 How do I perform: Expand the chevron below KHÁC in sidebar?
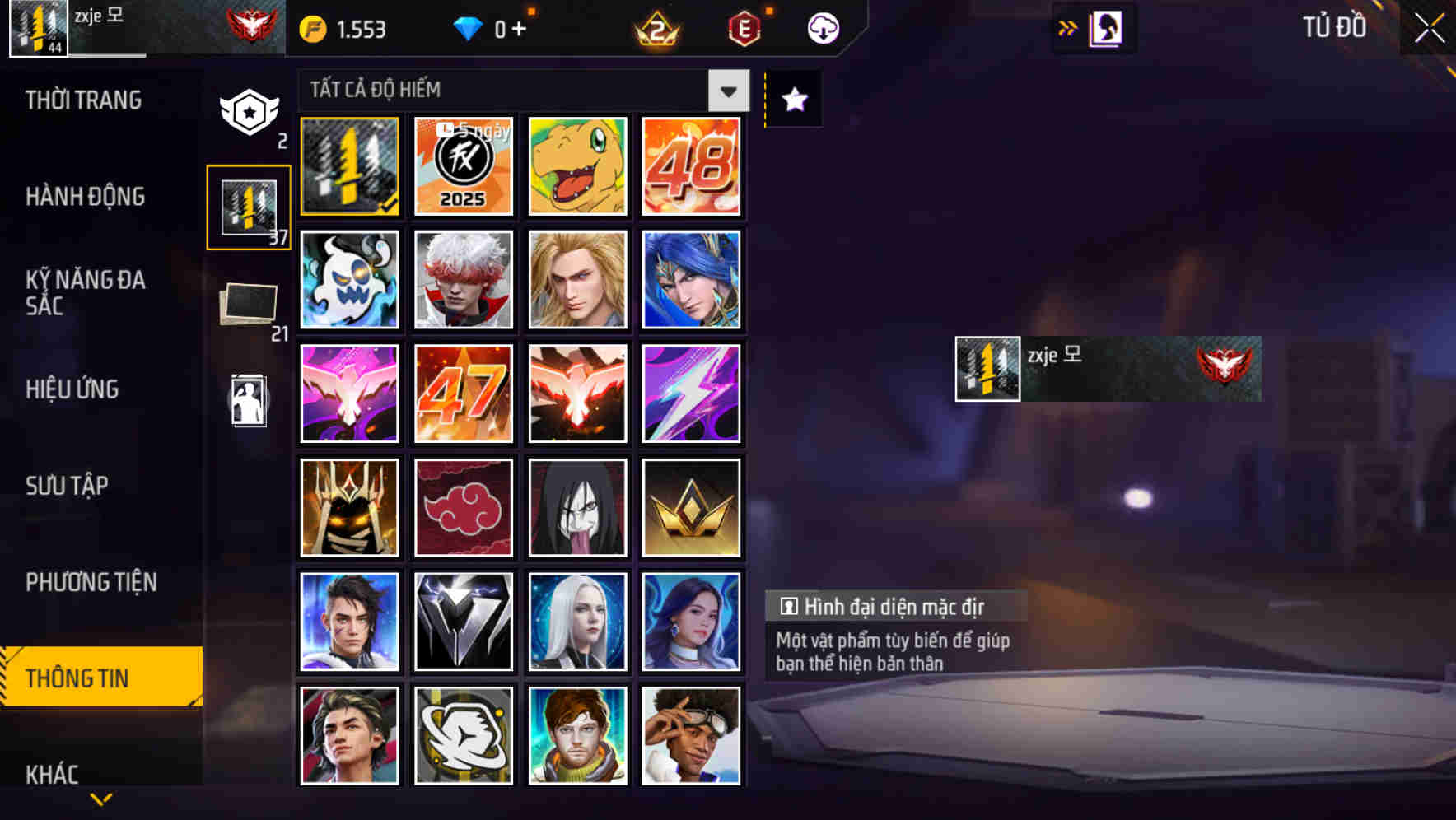pos(100,798)
